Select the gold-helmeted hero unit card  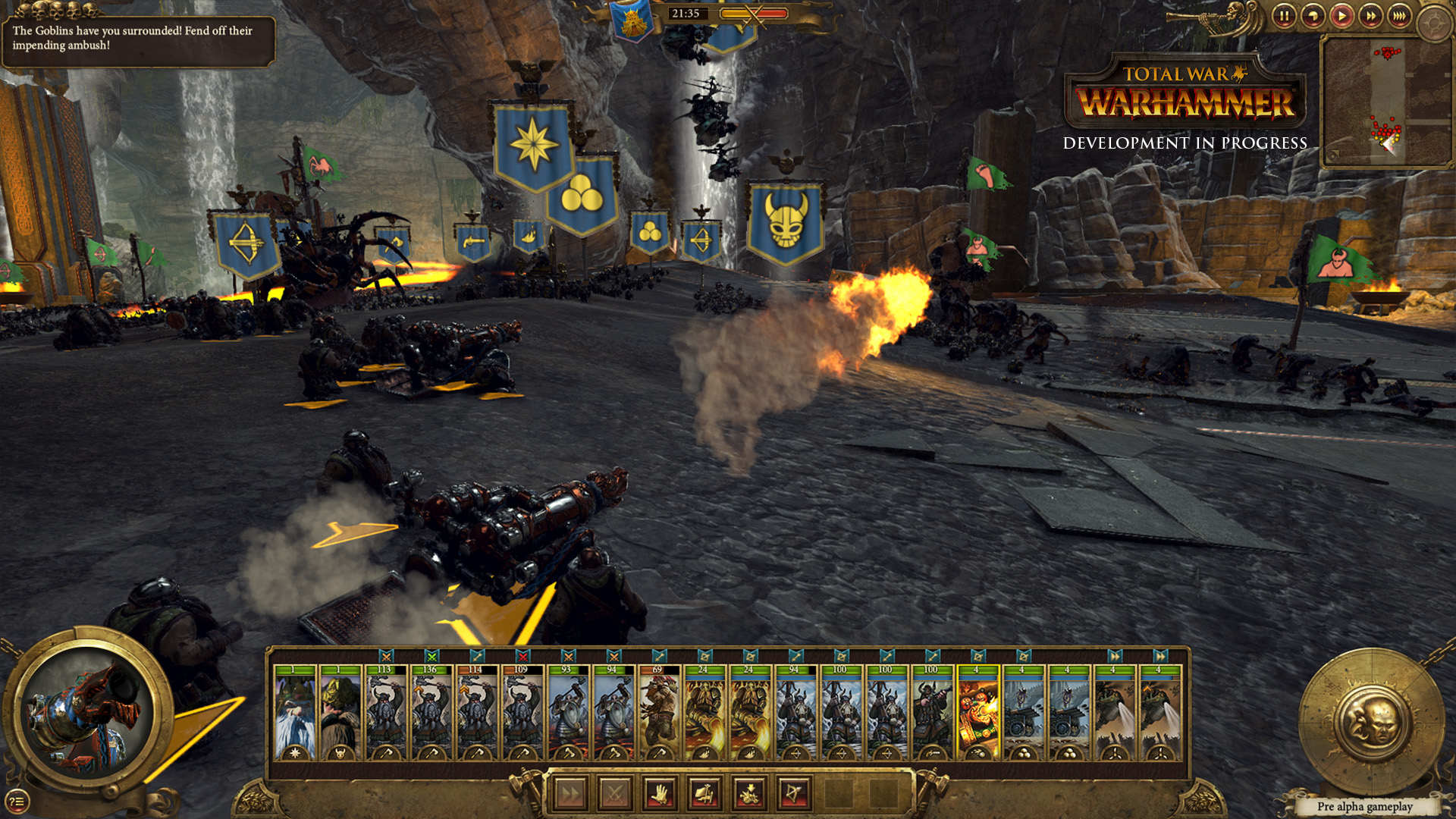coord(340,713)
